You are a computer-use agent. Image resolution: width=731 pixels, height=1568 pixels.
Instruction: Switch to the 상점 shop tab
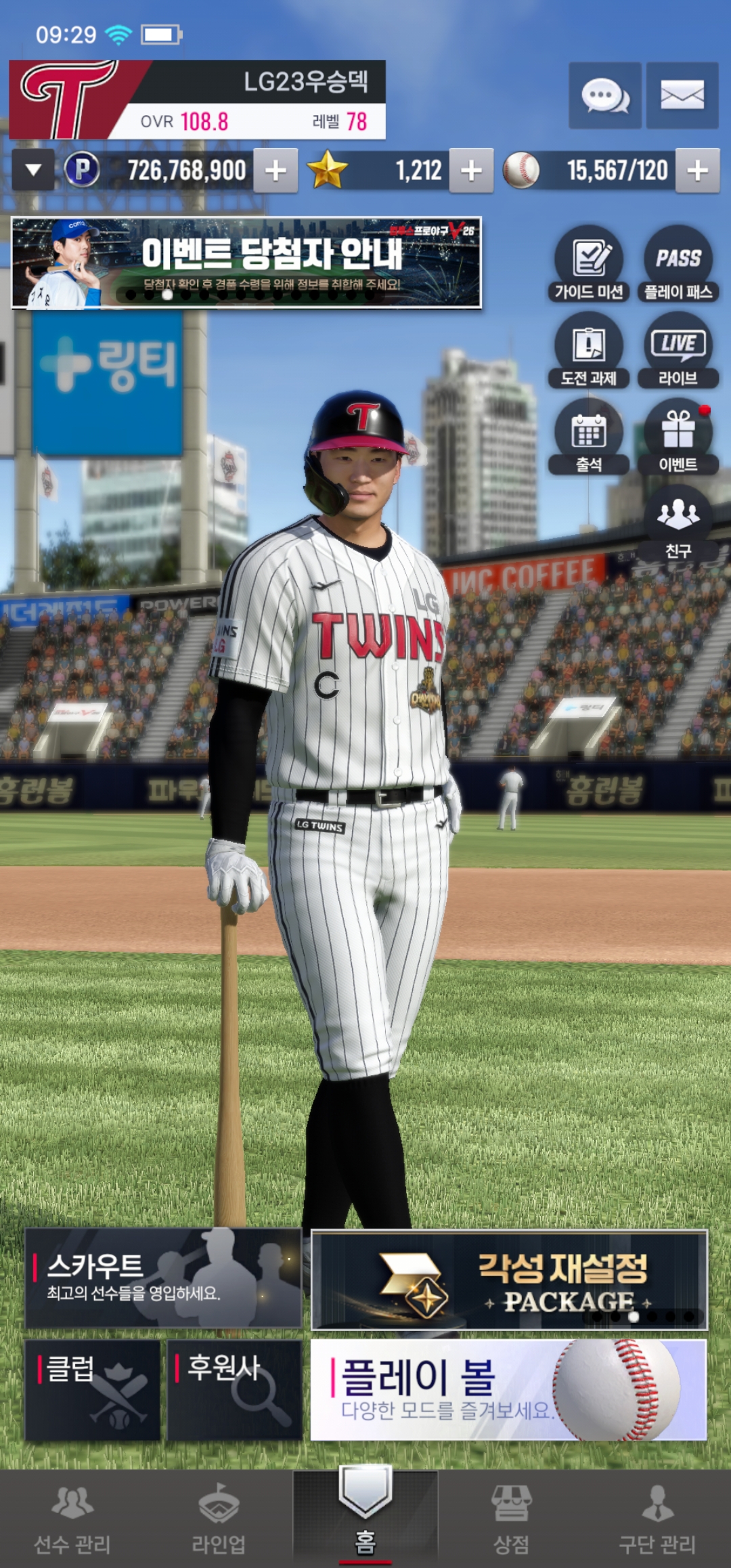tap(511, 1518)
